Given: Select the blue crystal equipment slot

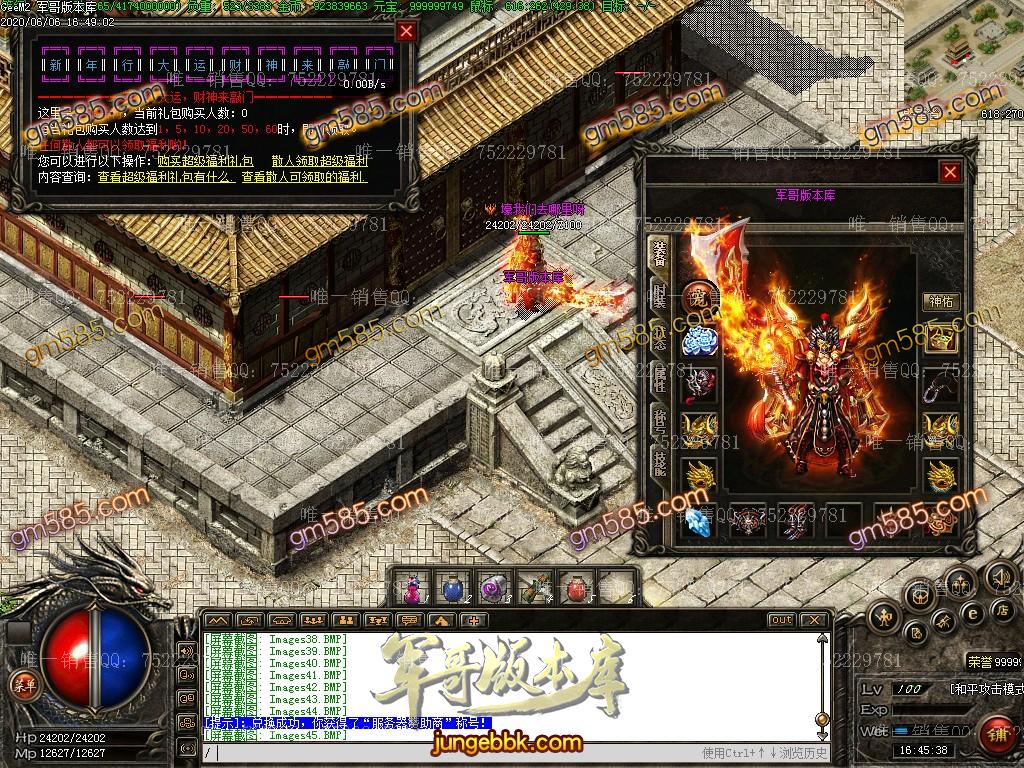Looking at the screenshot, I should click(x=698, y=521).
